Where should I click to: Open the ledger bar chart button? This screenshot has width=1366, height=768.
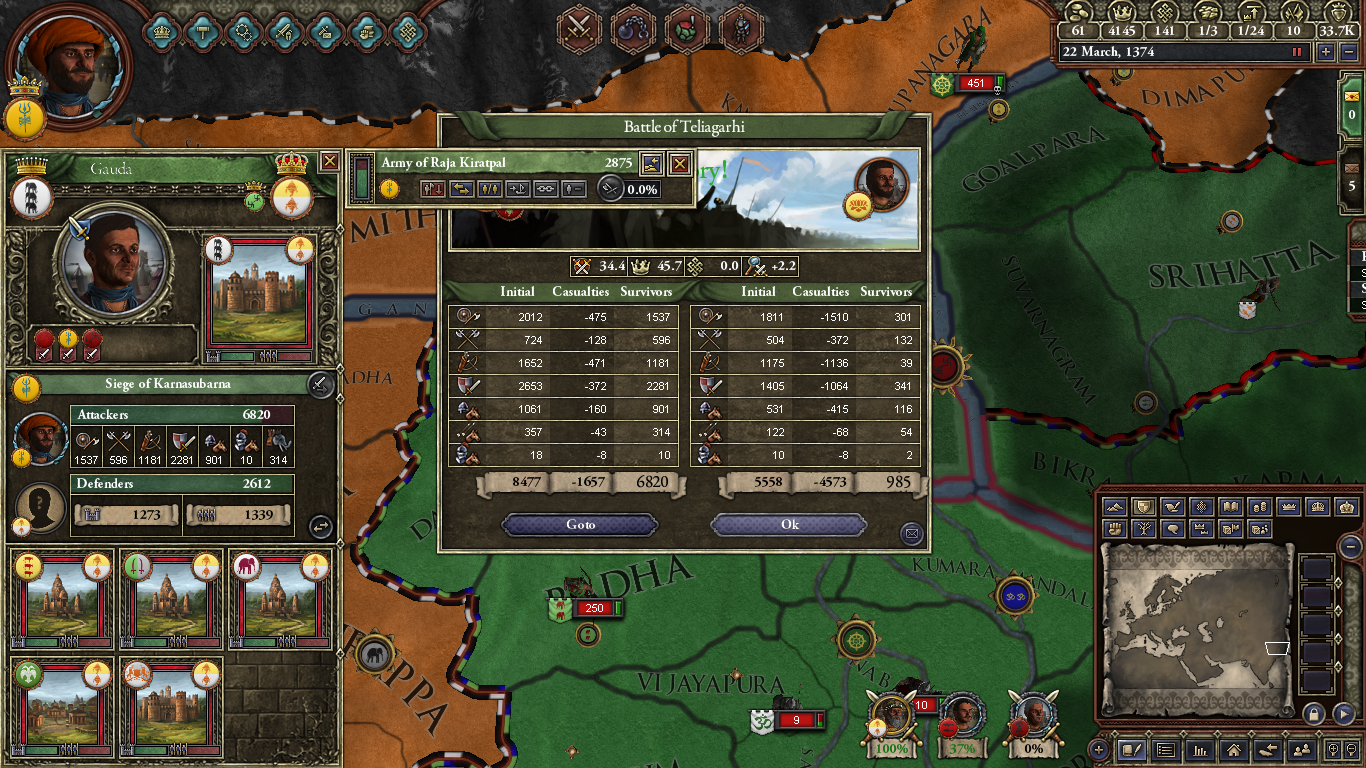(x=1199, y=749)
